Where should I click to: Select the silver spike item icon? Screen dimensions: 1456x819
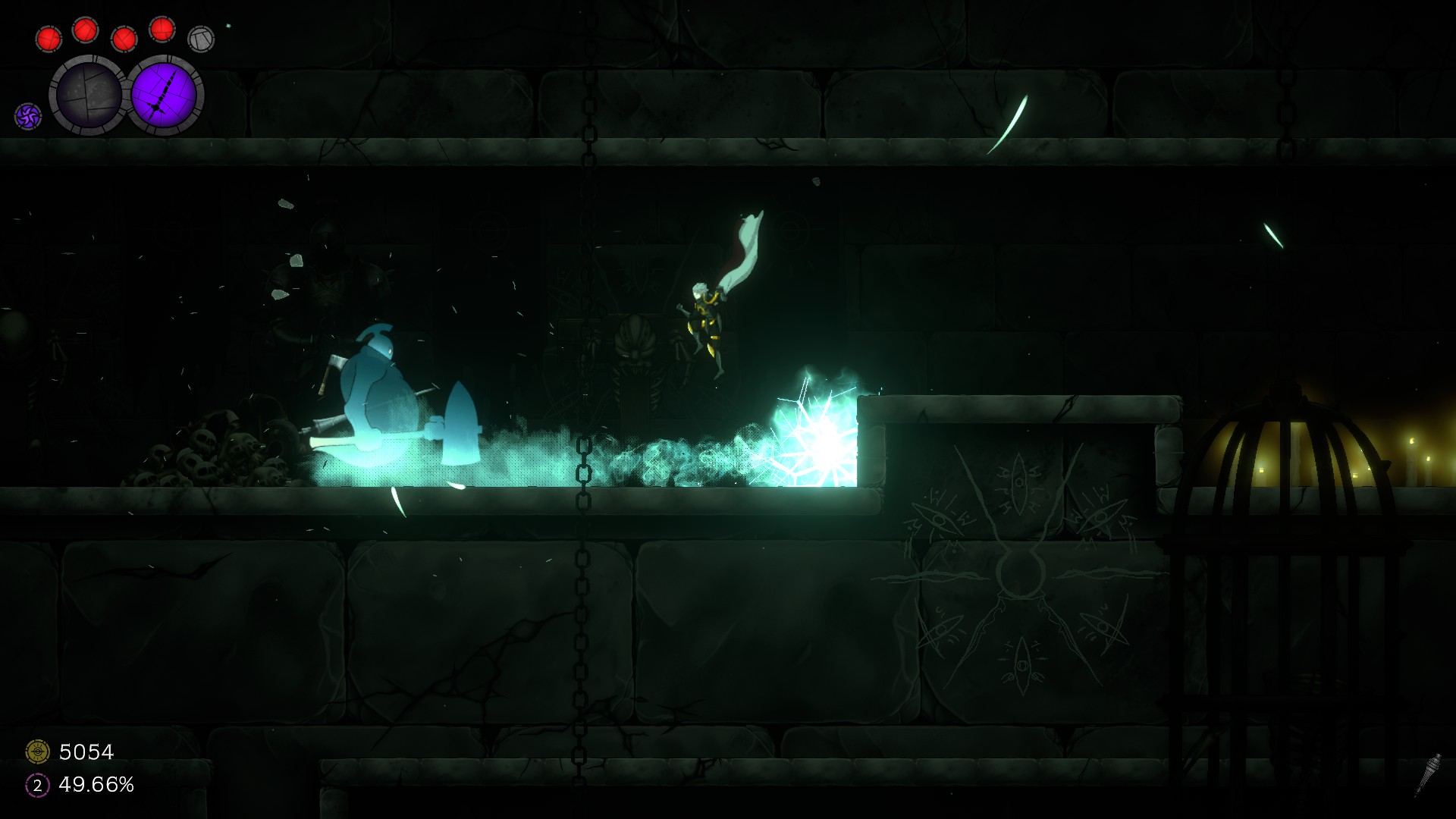click(1429, 772)
